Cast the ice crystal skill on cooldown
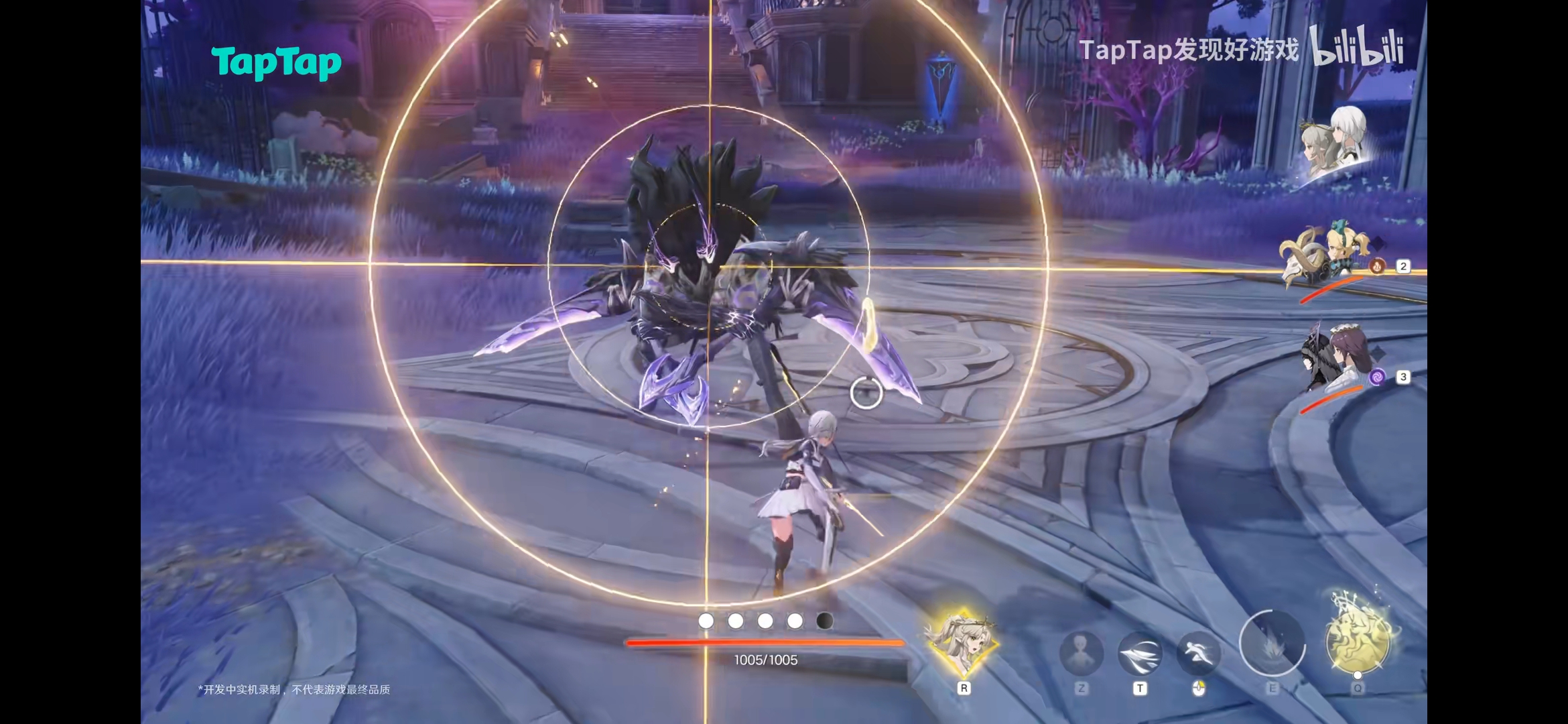The width and height of the screenshot is (1568, 724). click(x=1271, y=644)
